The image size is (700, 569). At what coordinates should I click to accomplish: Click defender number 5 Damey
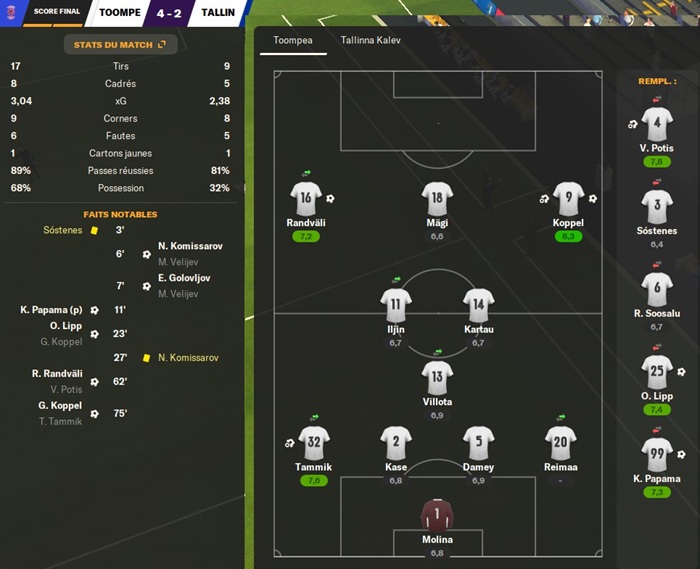pos(478,442)
